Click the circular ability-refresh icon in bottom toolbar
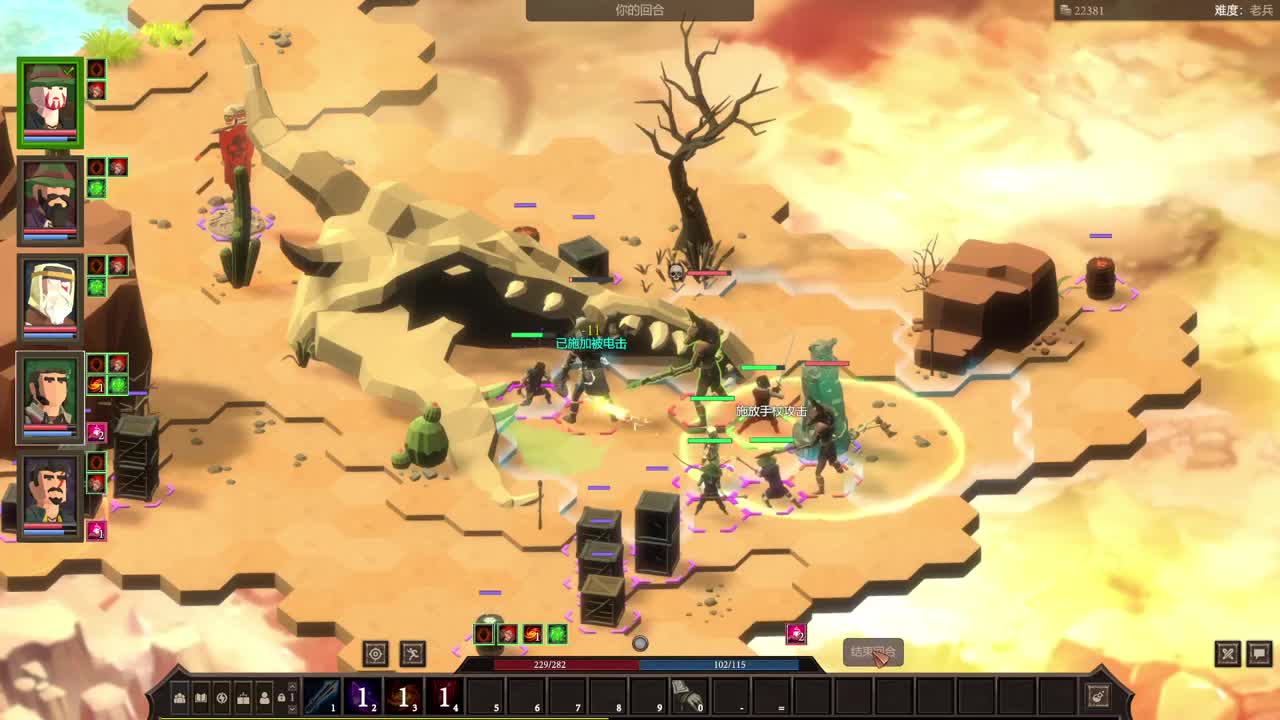 click(222, 697)
